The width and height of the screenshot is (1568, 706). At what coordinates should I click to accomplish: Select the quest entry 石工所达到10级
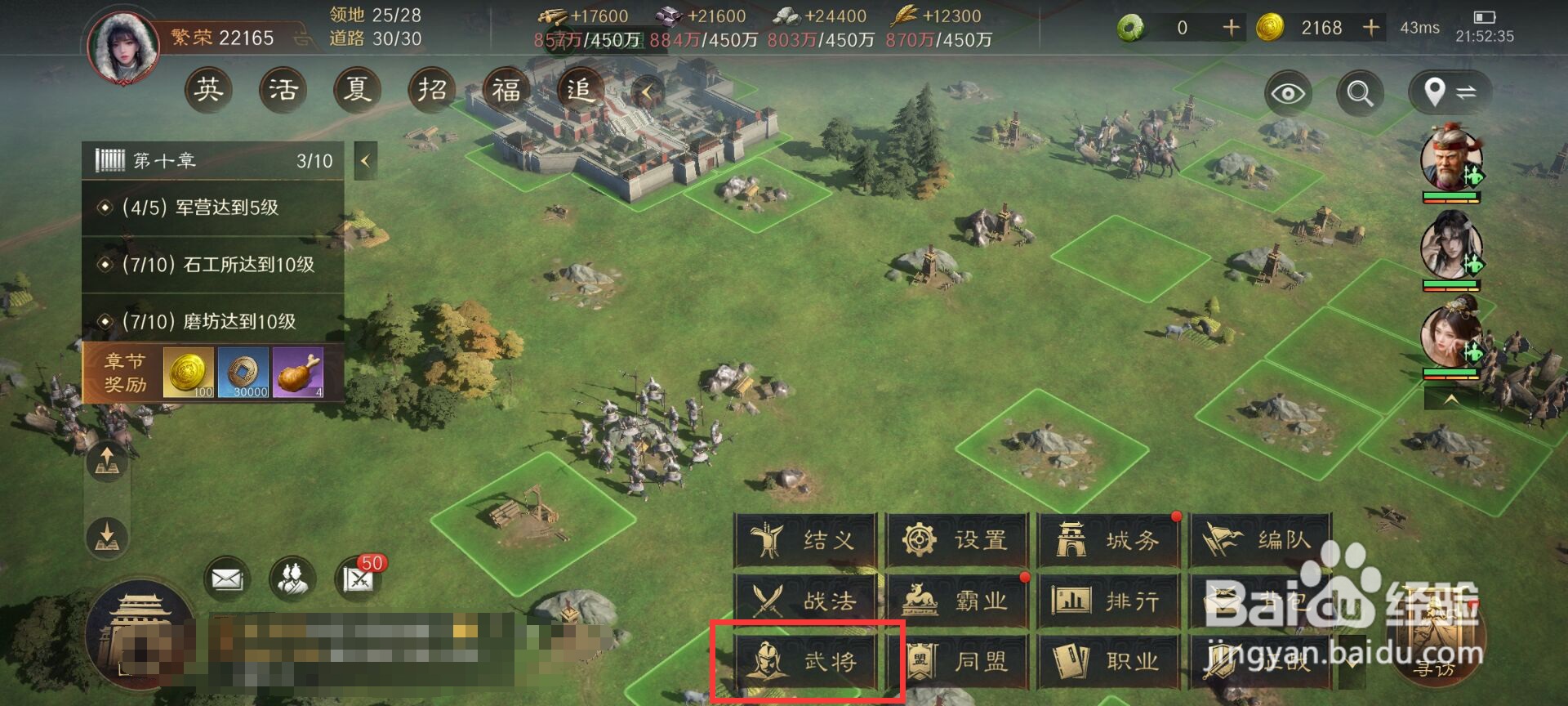click(x=212, y=265)
